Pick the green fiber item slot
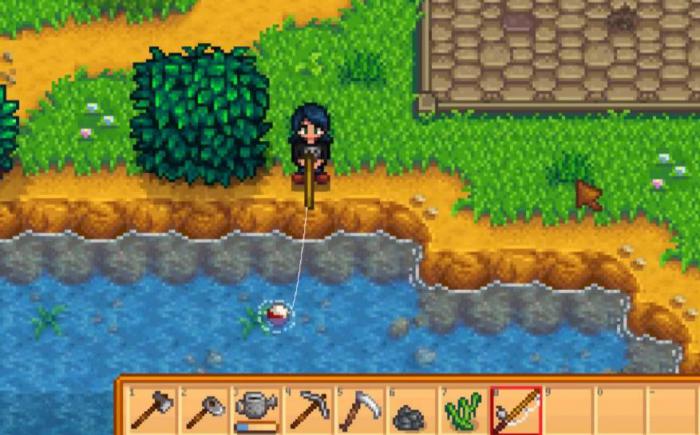700x435 pixels. (463, 410)
